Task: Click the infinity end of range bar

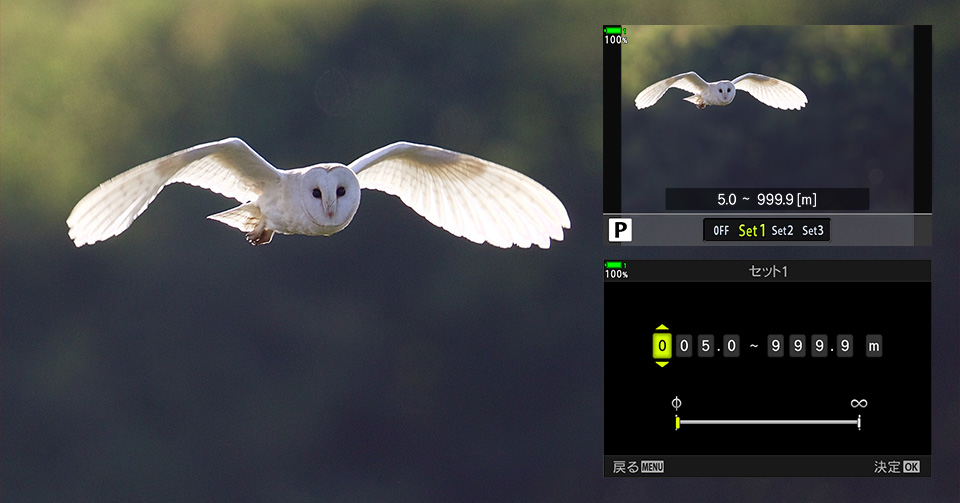Action: point(859,421)
